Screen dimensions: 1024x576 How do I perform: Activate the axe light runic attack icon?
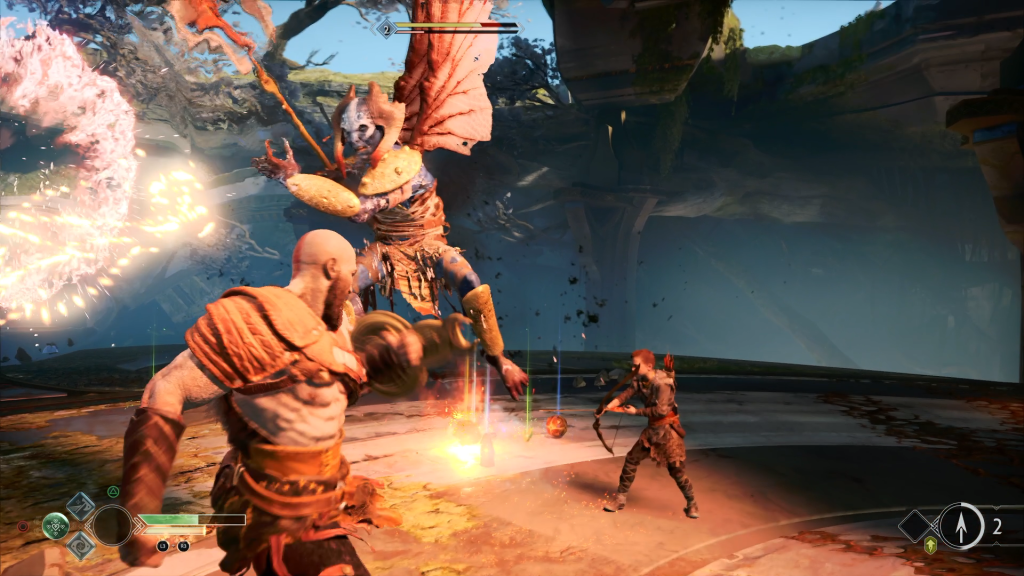click(x=81, y=504)
